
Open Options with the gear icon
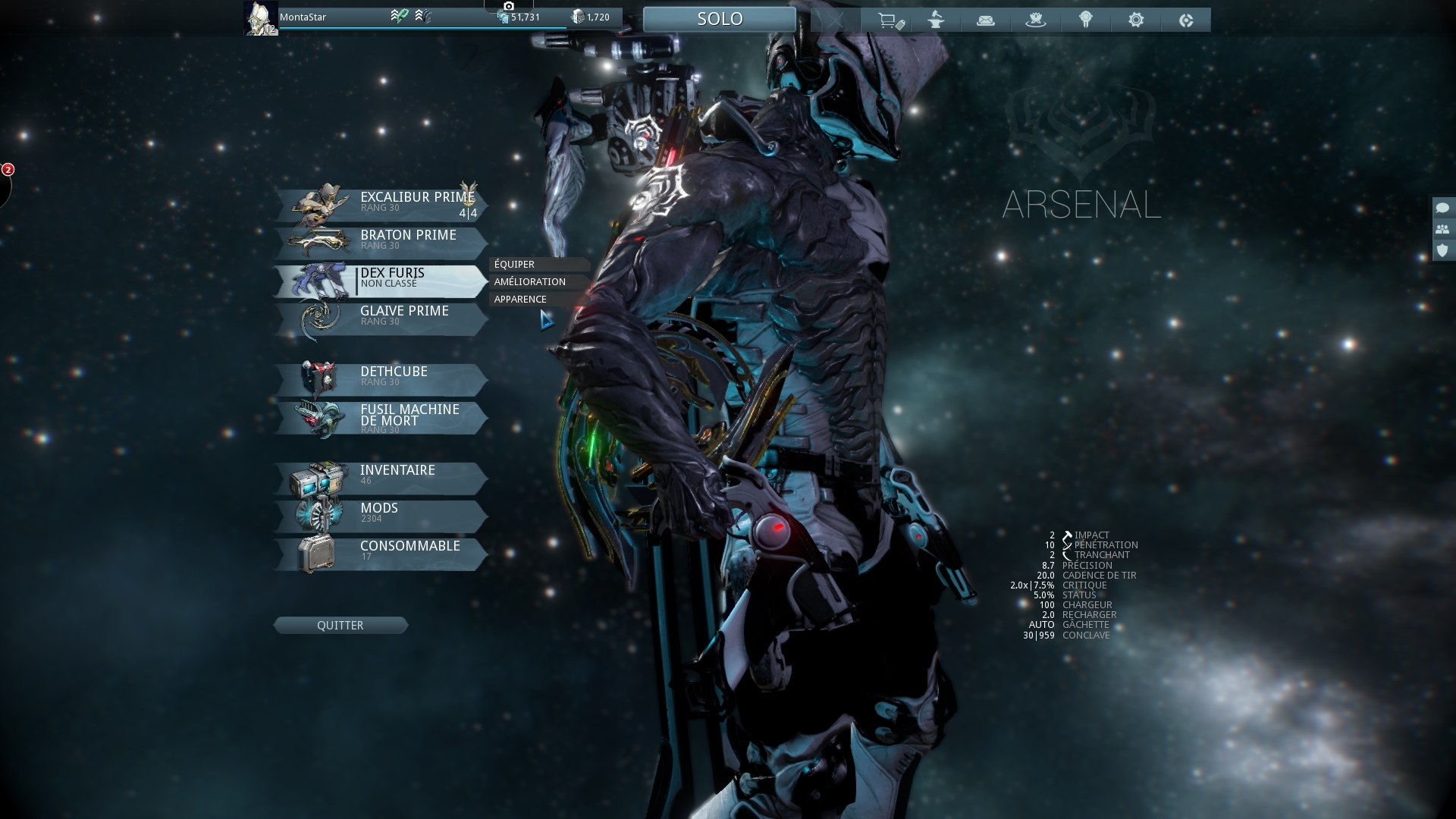1137,20
